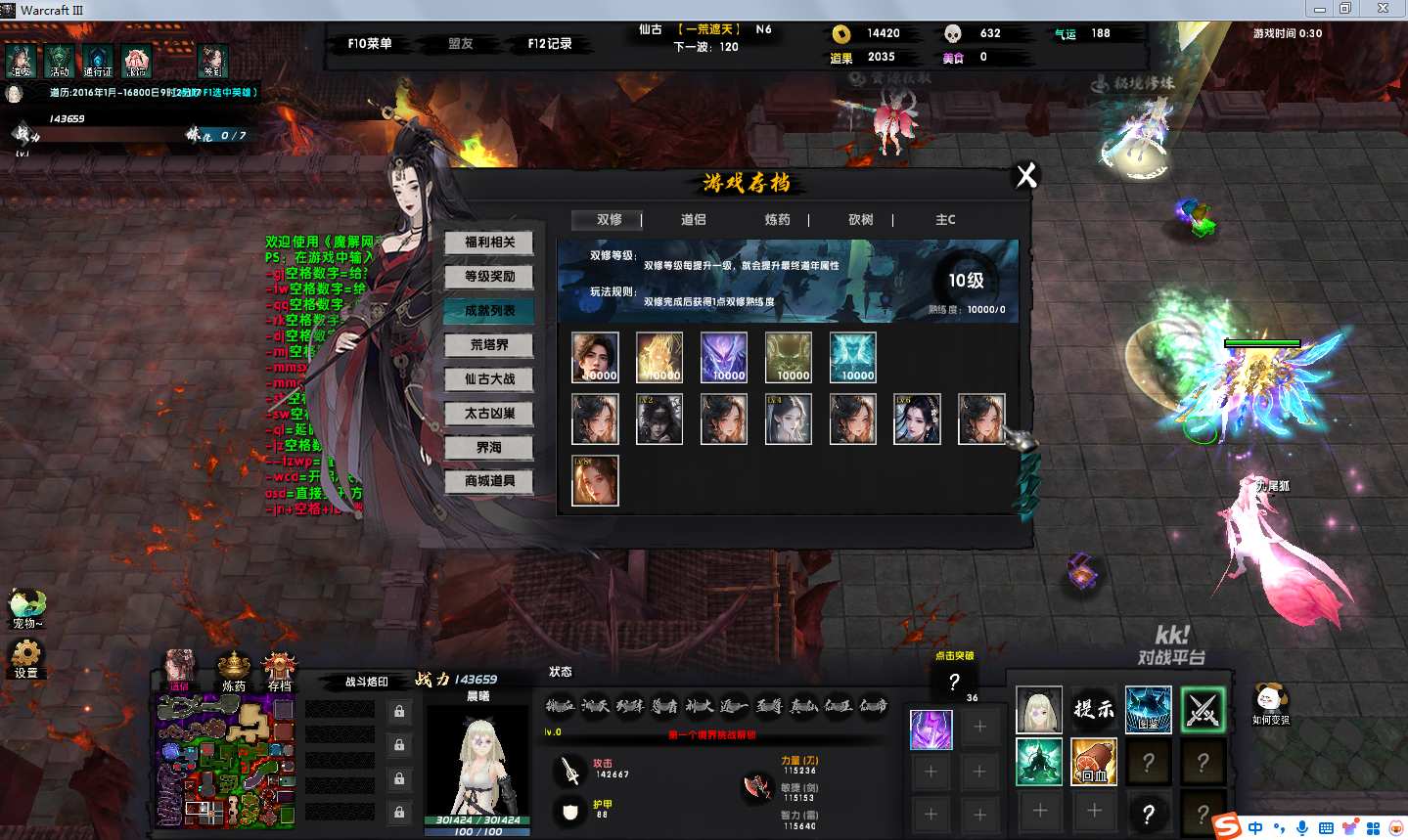The height and width of the screenshot is (840, 1408).
Task: Use the 回血 meat ability
Action: pyautogui.click(x=1094, y=762)
